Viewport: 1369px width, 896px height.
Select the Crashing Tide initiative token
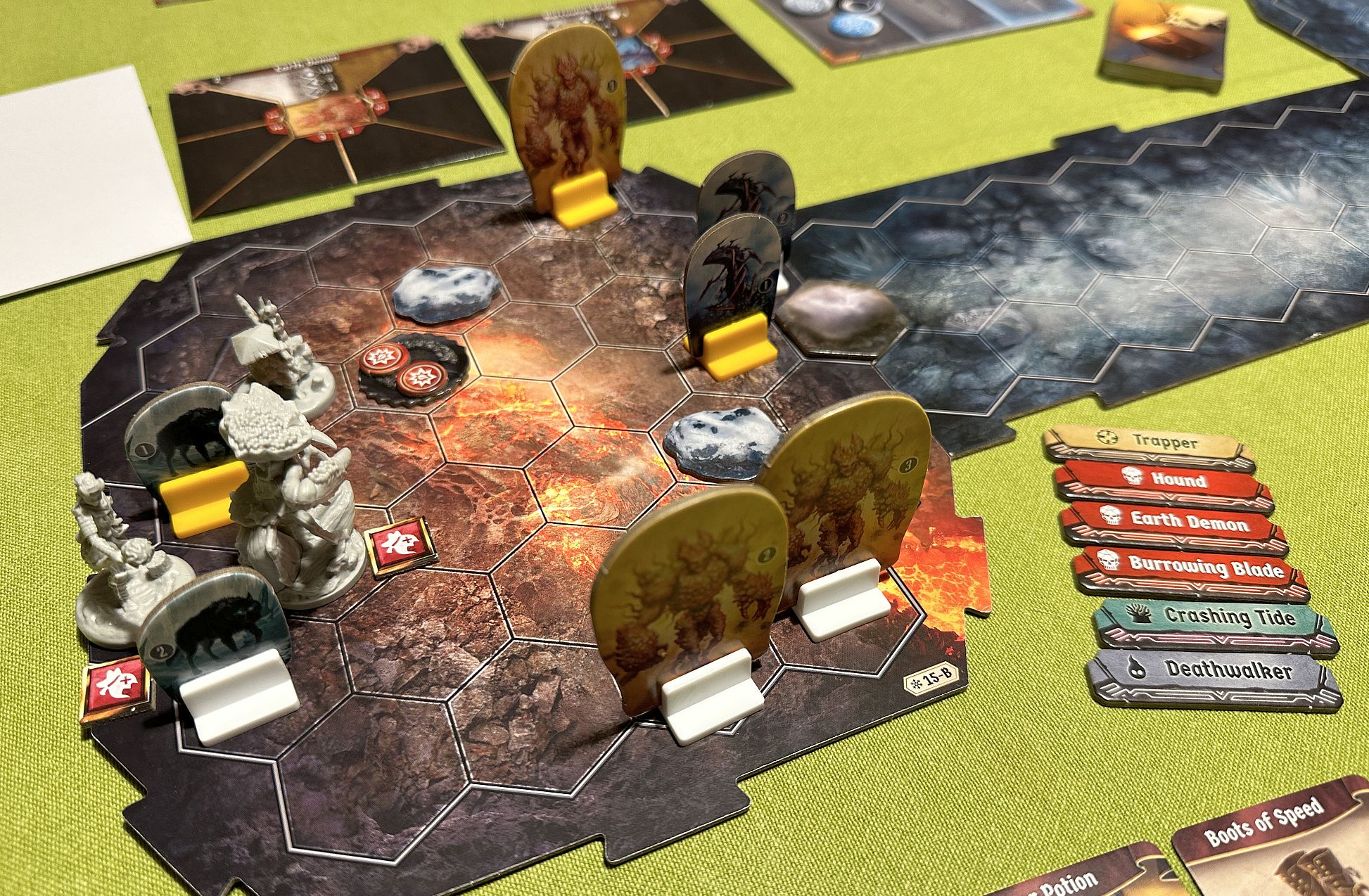[x=1214, y=618]
